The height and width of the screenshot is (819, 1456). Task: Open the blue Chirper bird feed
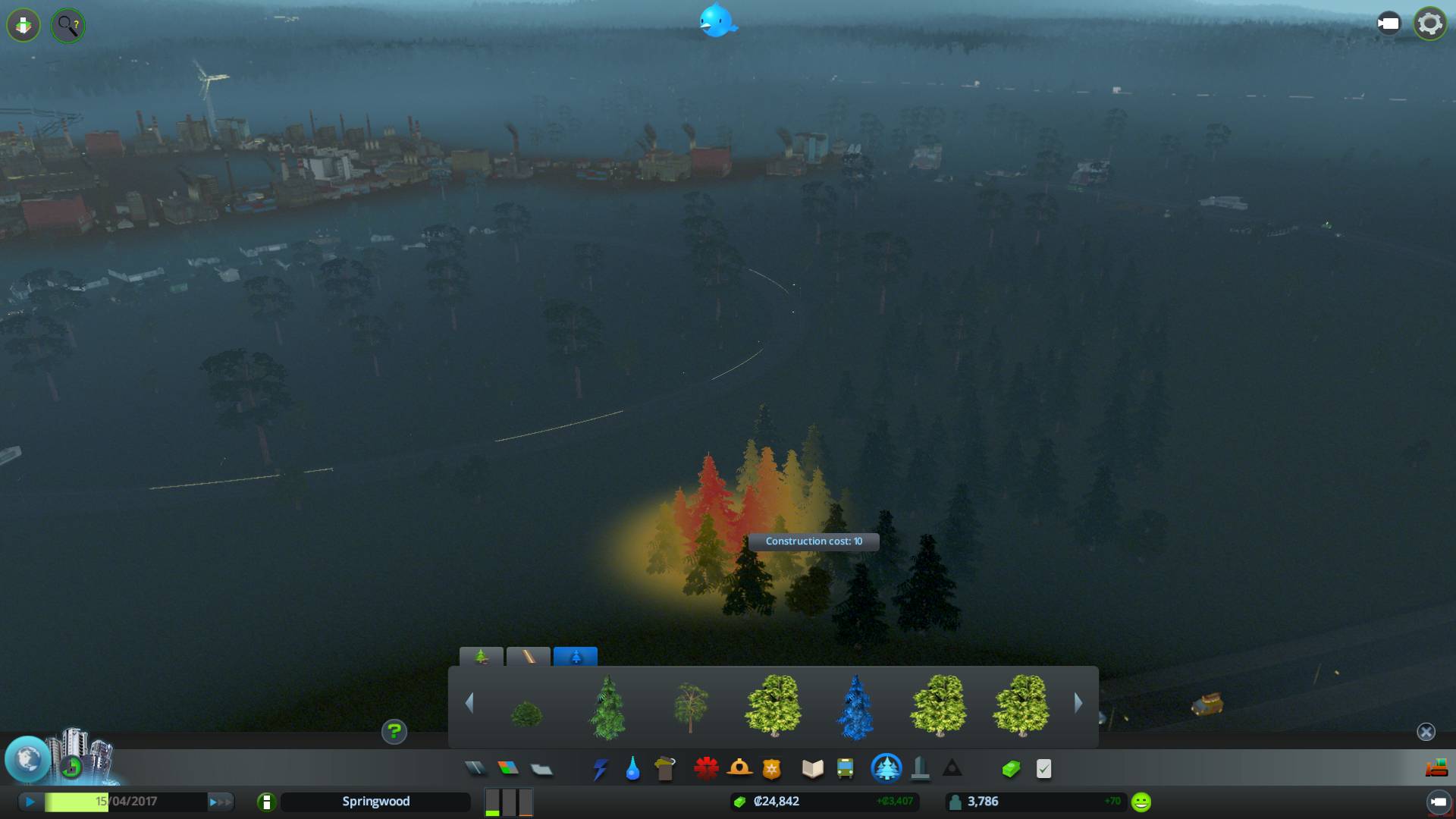(x=717, y=21)
